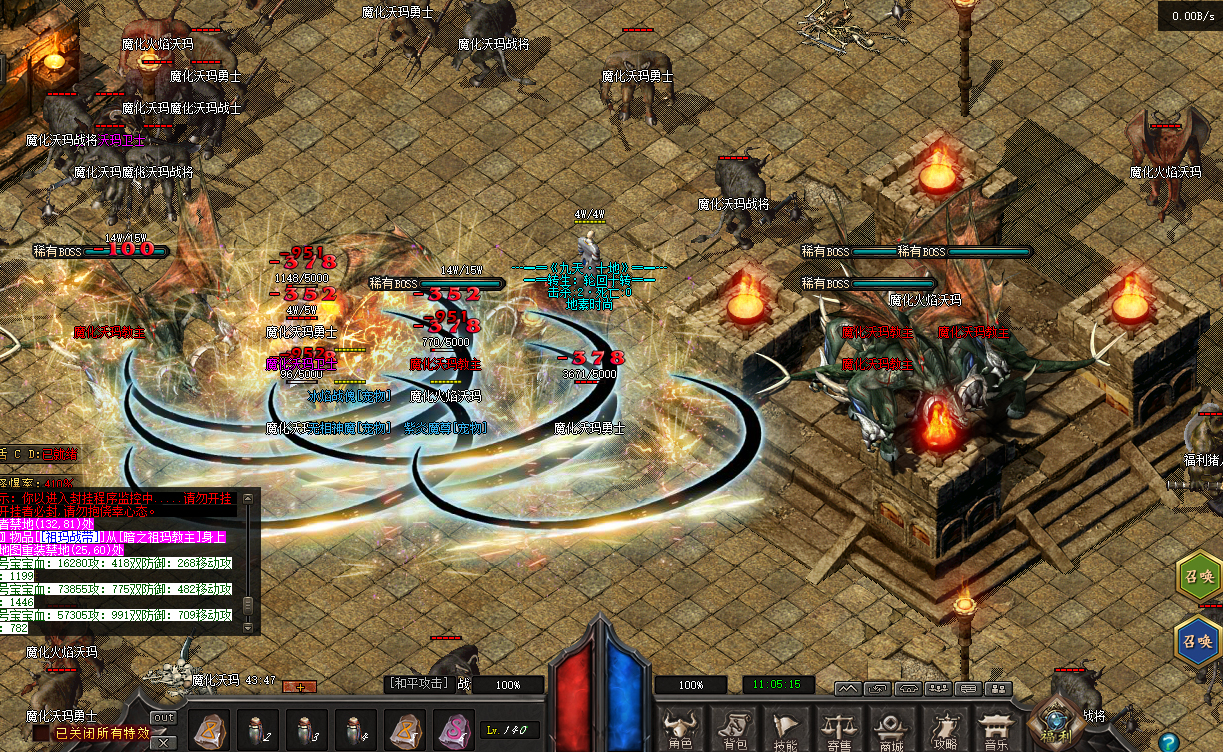Viewport: 1223px width, 752px height.
Task: Use the potion in hotbar slot 4
Action: pyautogui.click(x=357, y=730)
